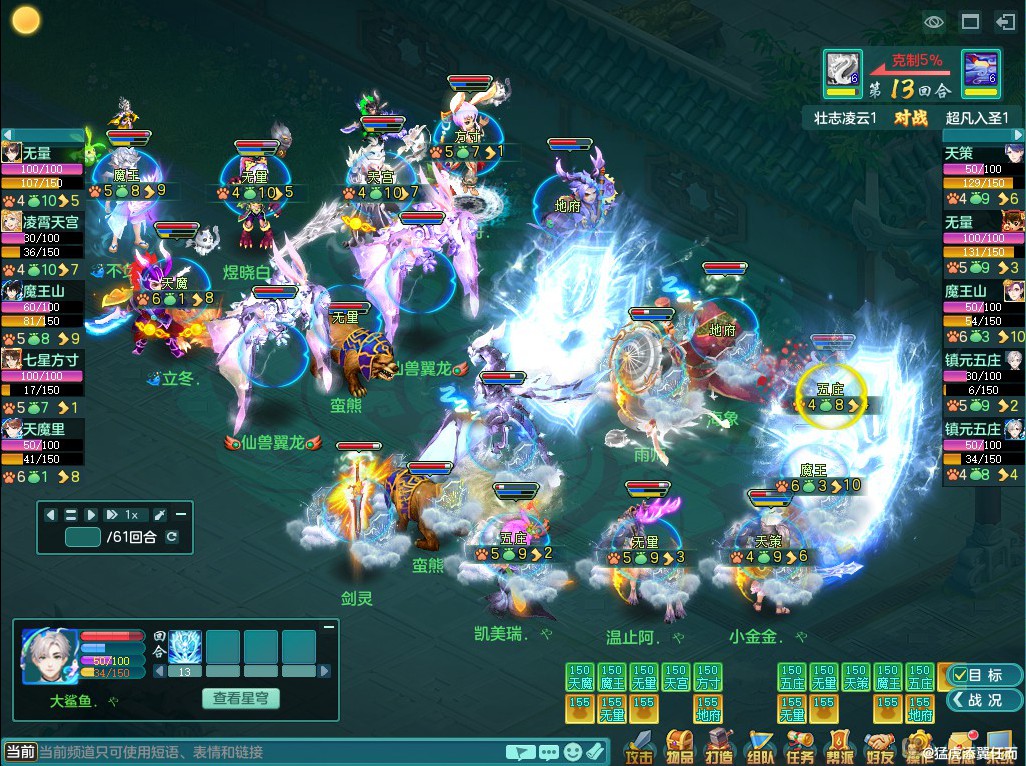Open the 攻击 attack menu
Screen dimensions: 1026x766
[x=638, y=746]
